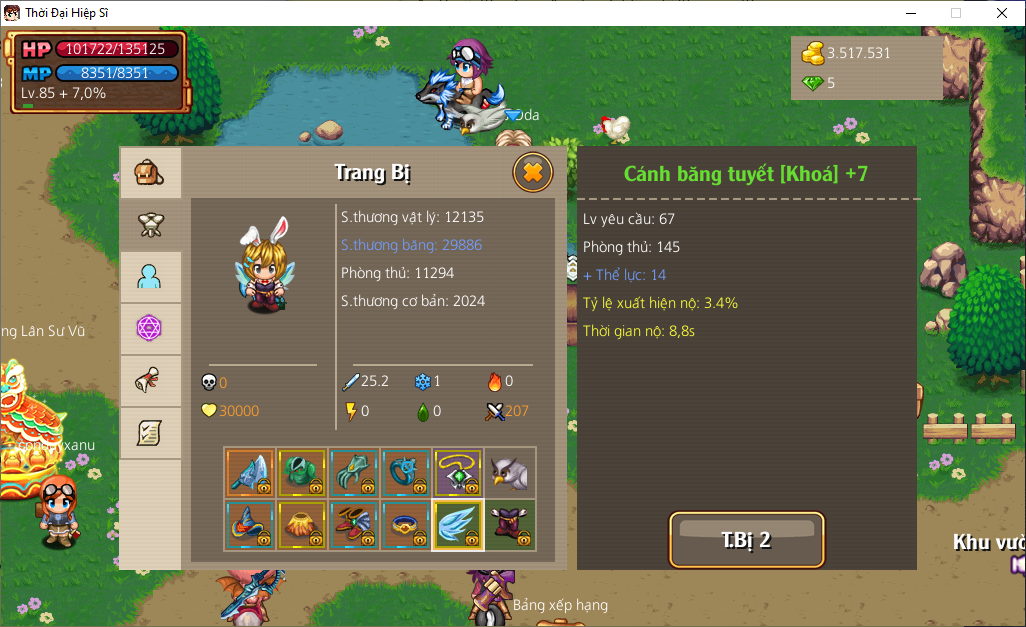Select the red winged boots slot
This screenshot has width=1026, height=627.
(x=354, y=525)
